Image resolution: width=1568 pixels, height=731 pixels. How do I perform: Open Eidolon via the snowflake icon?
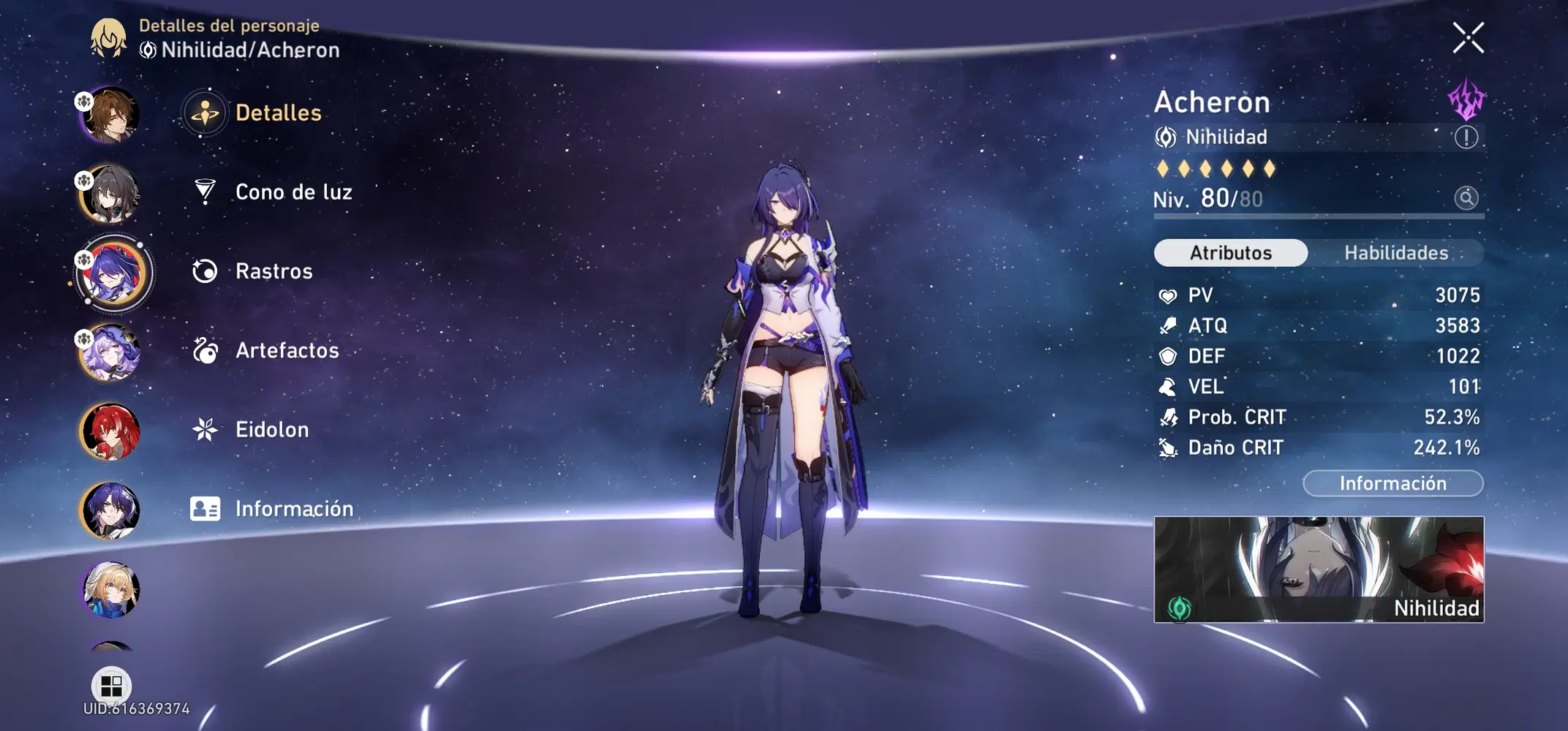pos(206,429)
